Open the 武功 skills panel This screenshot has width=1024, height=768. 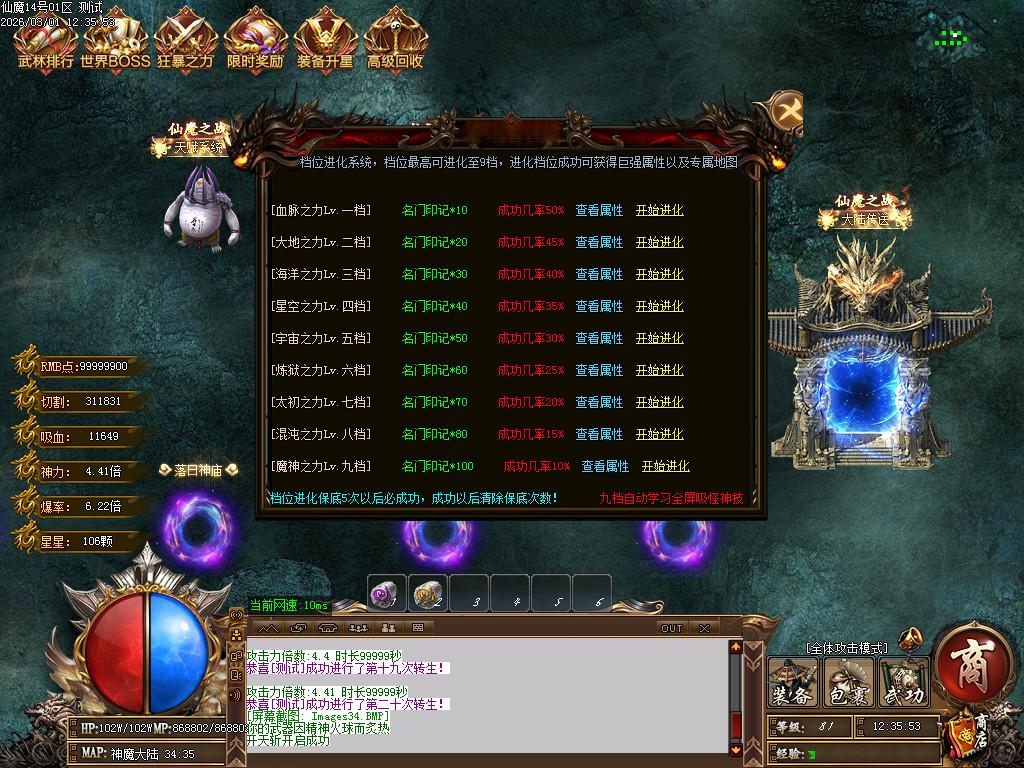click(904, 682)
